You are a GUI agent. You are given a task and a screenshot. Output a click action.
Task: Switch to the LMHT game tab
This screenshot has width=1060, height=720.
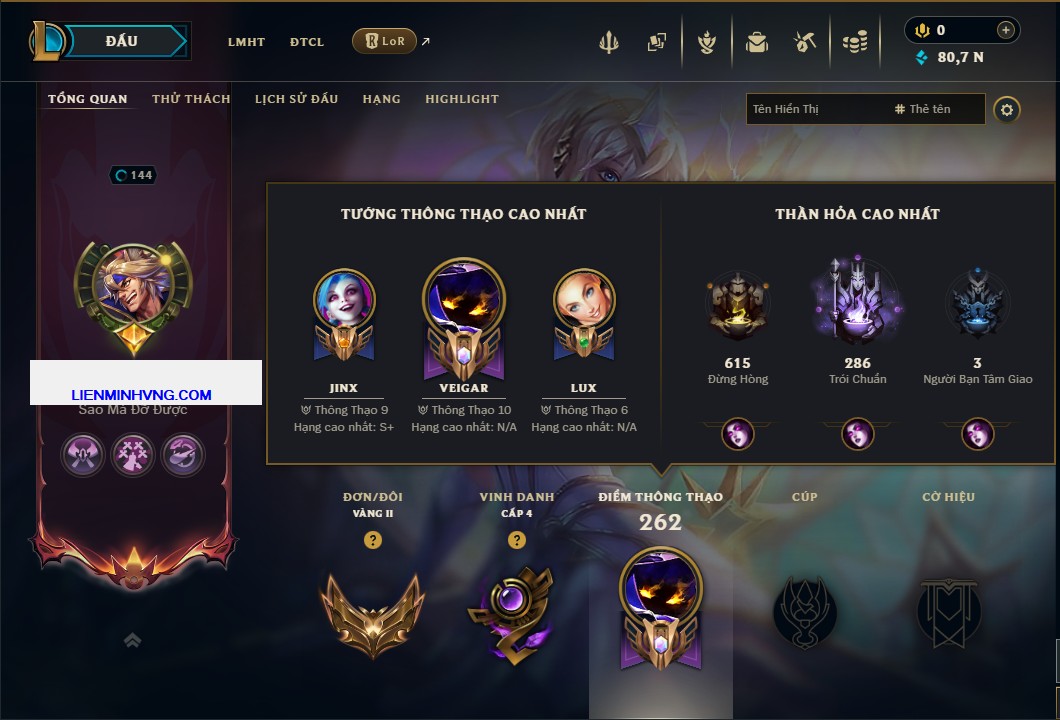[246, 42]
